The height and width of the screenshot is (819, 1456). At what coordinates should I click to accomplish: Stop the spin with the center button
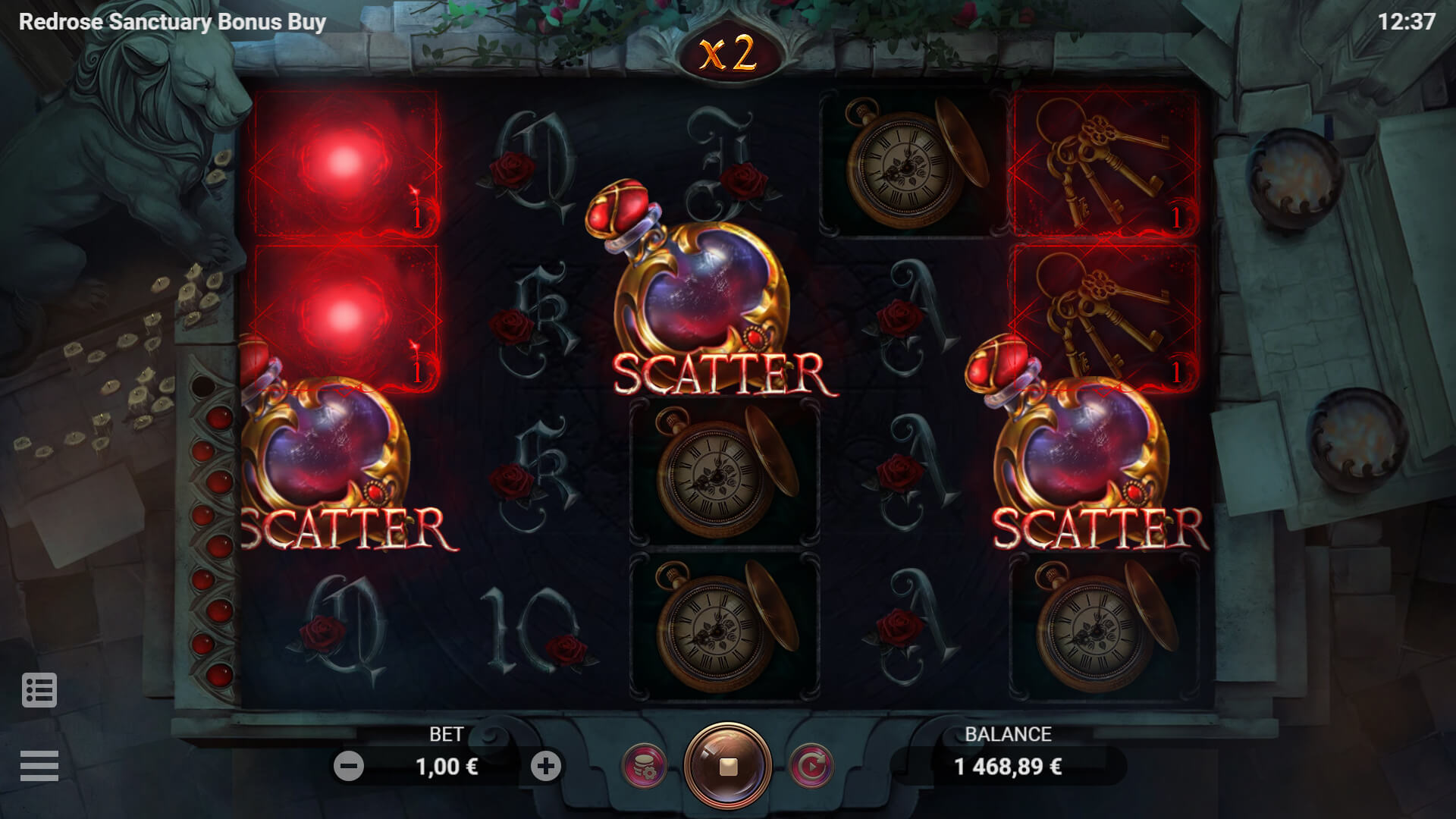click(728, 767)
